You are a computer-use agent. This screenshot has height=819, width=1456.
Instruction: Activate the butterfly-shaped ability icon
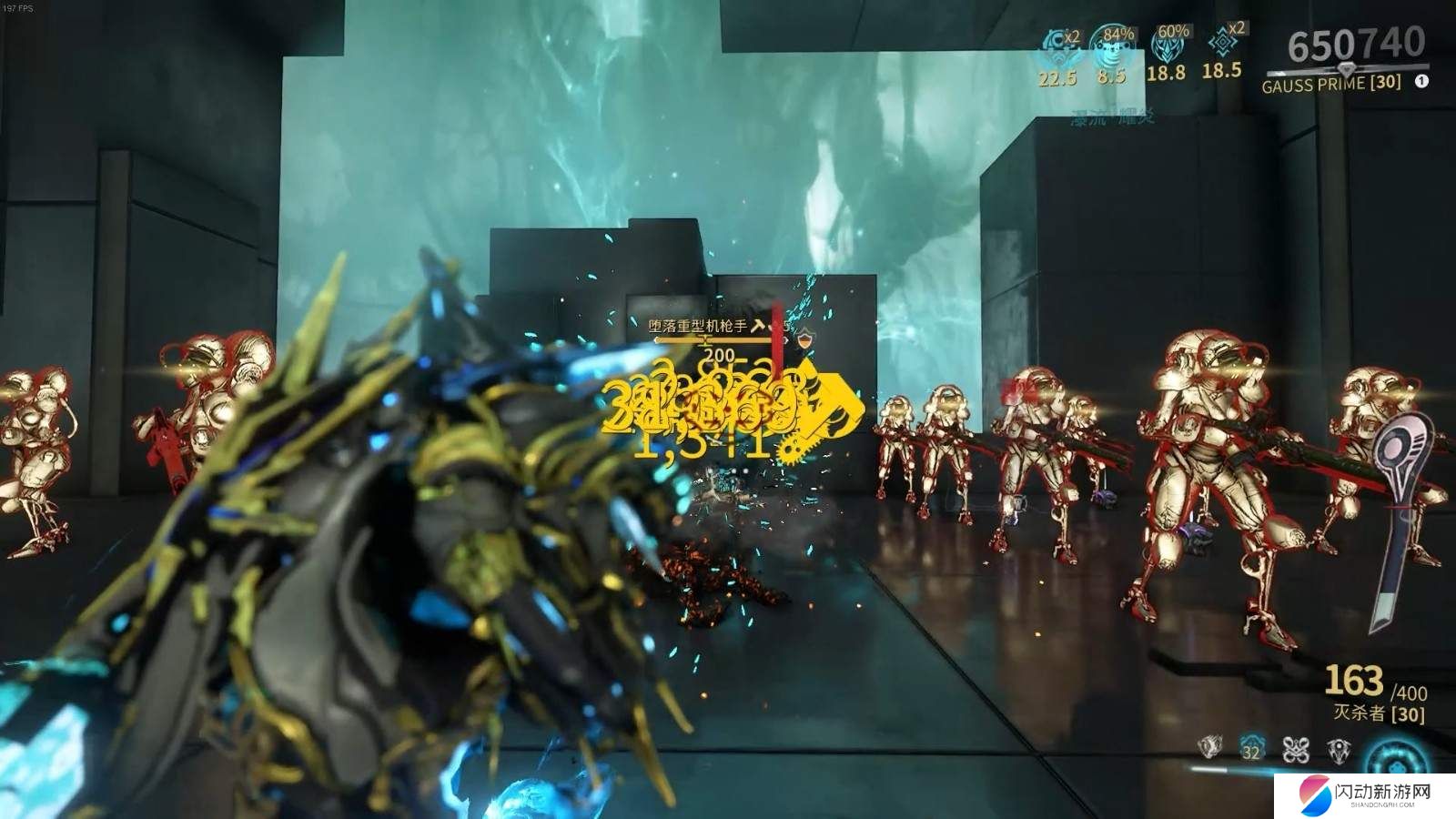[1295, 749]
